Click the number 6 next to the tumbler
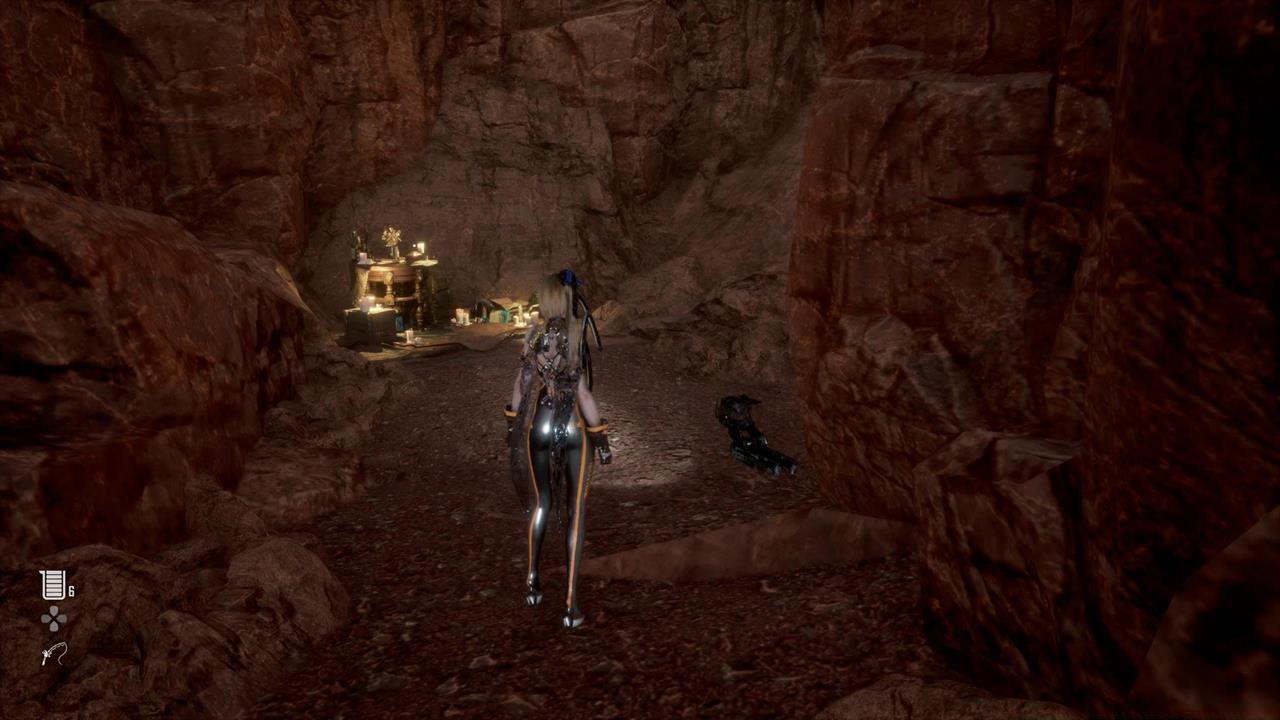The height and width of the screenshot is (720, 1280). 71,589
